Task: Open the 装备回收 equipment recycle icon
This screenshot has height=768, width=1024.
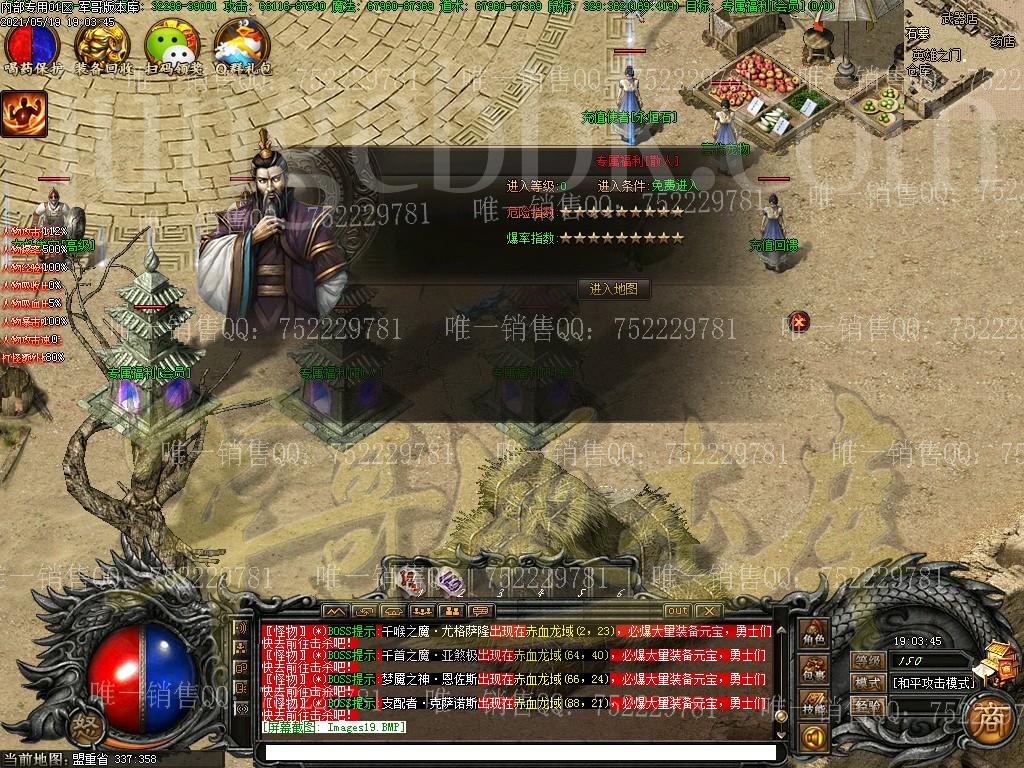Action: click(x=102, y=45)
